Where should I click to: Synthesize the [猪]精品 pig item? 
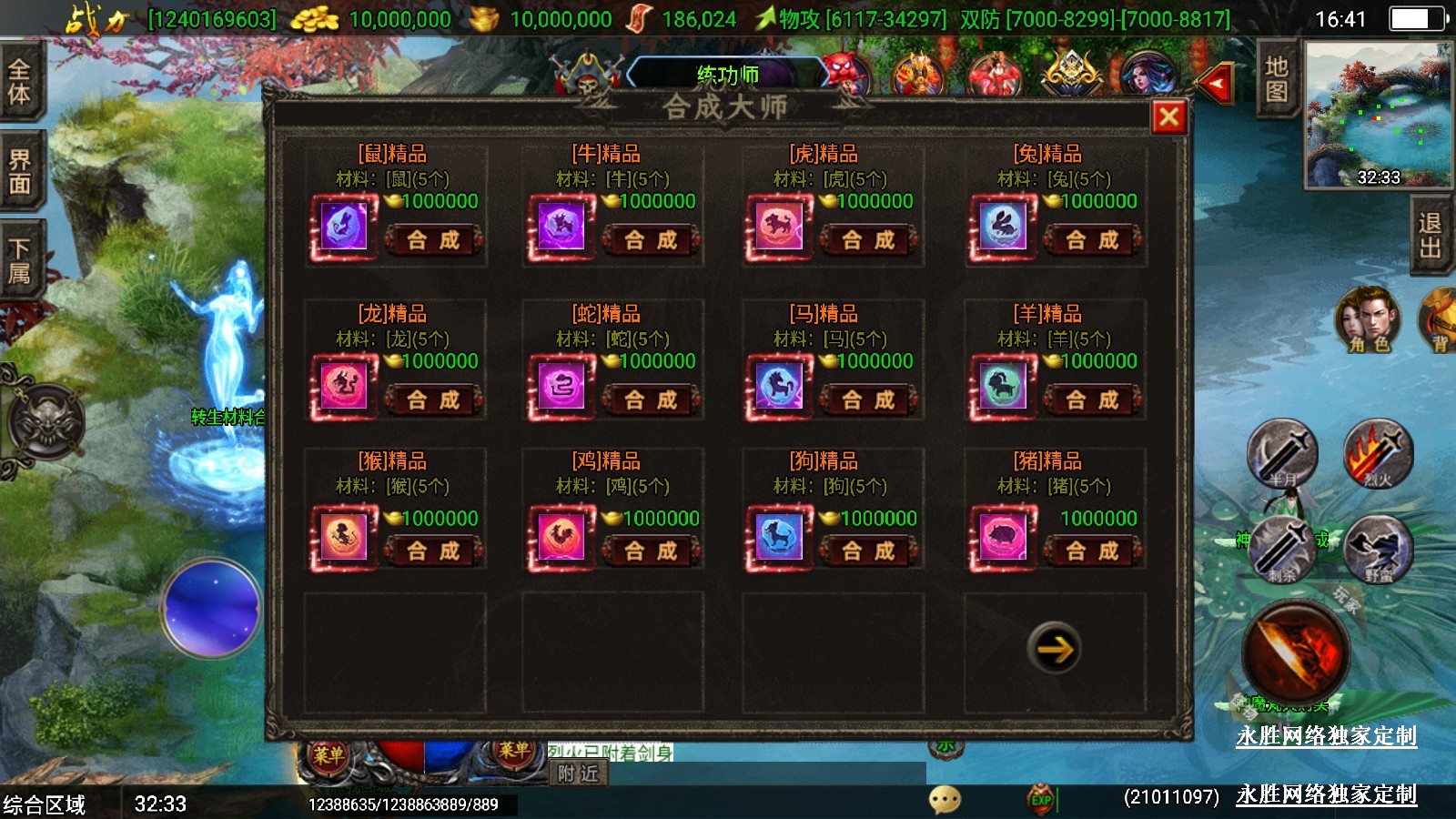pos(1092,551)
